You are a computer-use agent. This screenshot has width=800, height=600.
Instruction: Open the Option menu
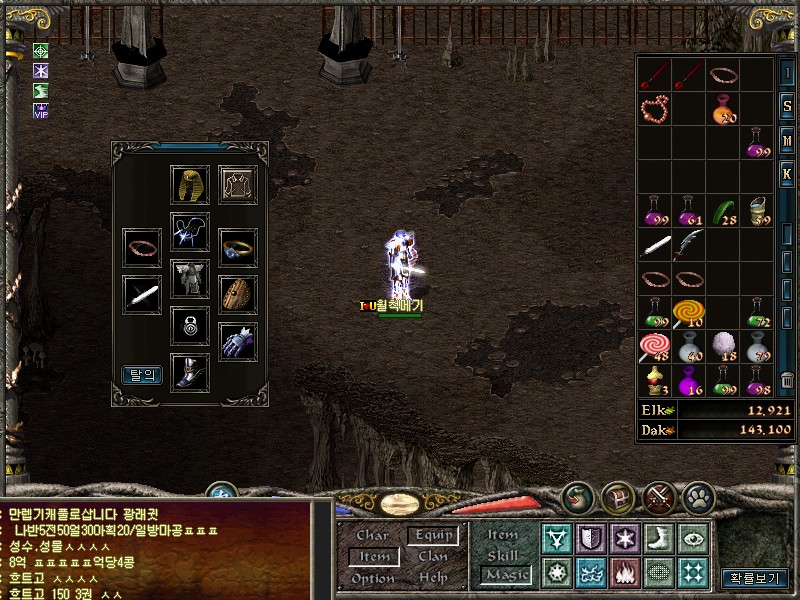coord(372,578)
